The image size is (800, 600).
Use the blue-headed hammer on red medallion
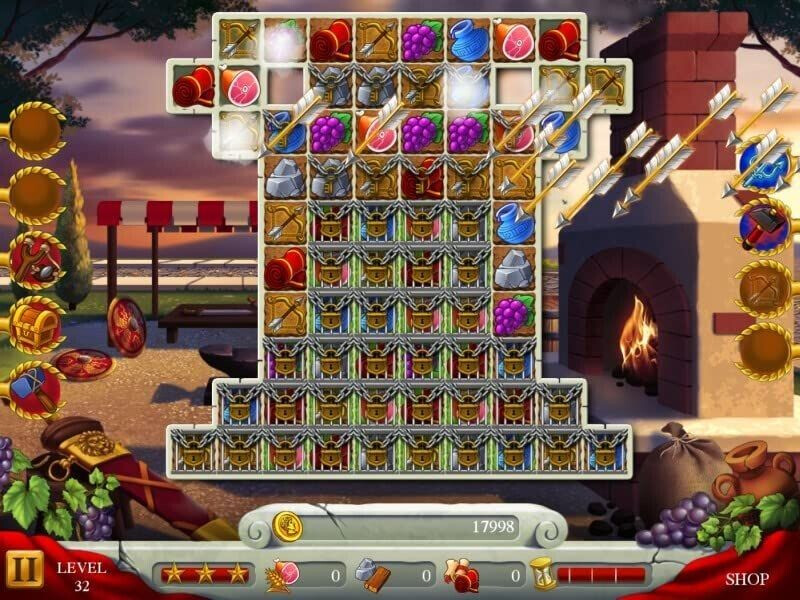coord(37,386)
